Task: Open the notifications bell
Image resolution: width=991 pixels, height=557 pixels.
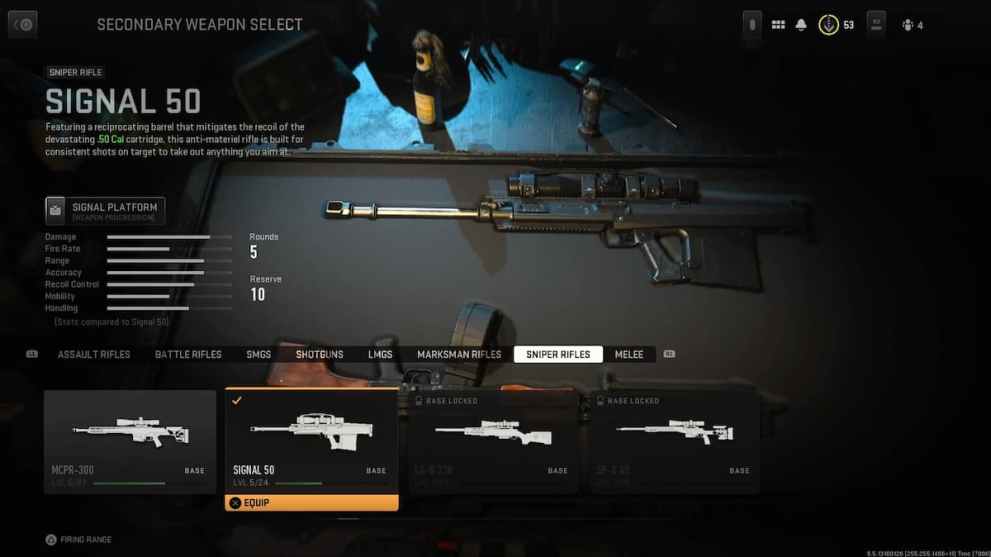Action: point(801,25)
